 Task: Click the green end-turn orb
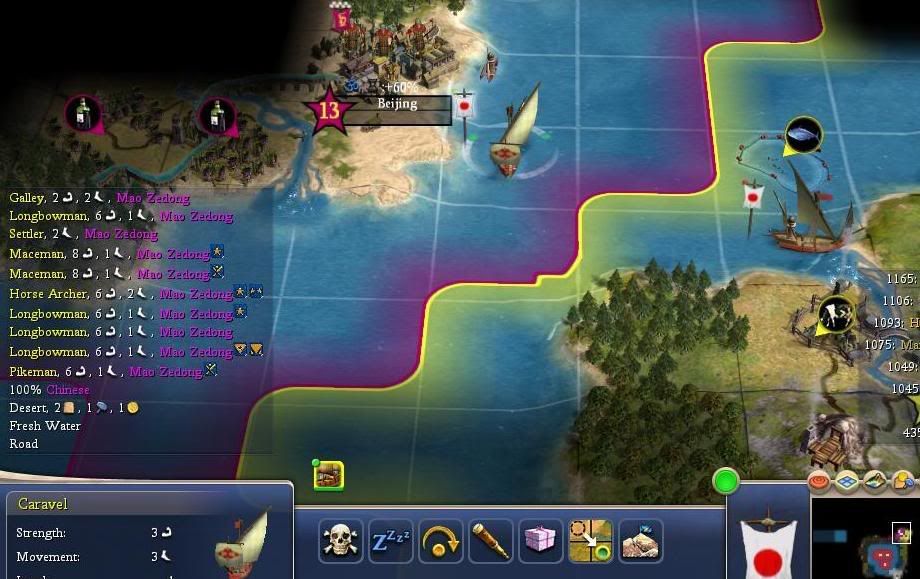click(726, 481)
